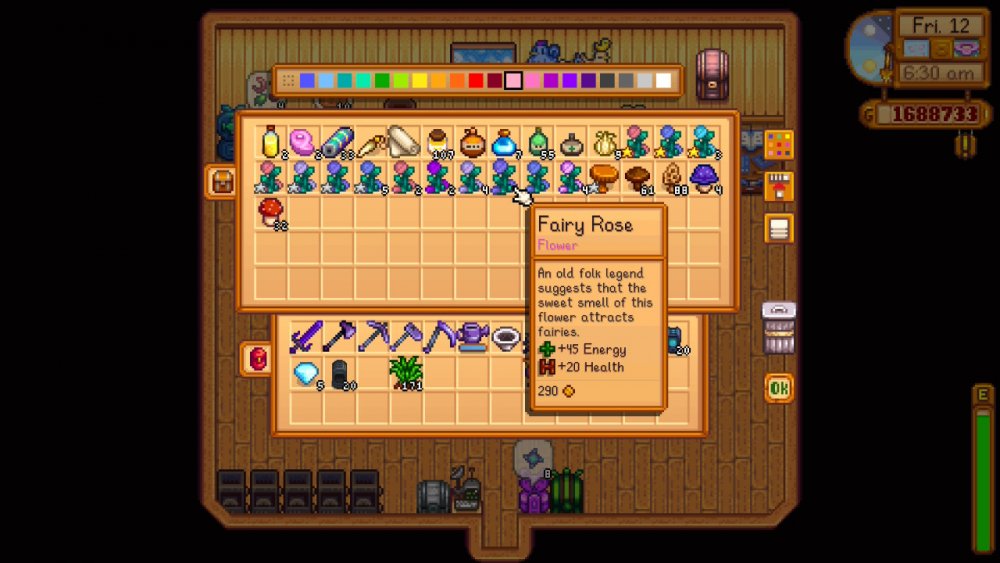Select the diamond stack in inventory
The width and height of the screenshot is (1000, 563).
click(304, 373)
